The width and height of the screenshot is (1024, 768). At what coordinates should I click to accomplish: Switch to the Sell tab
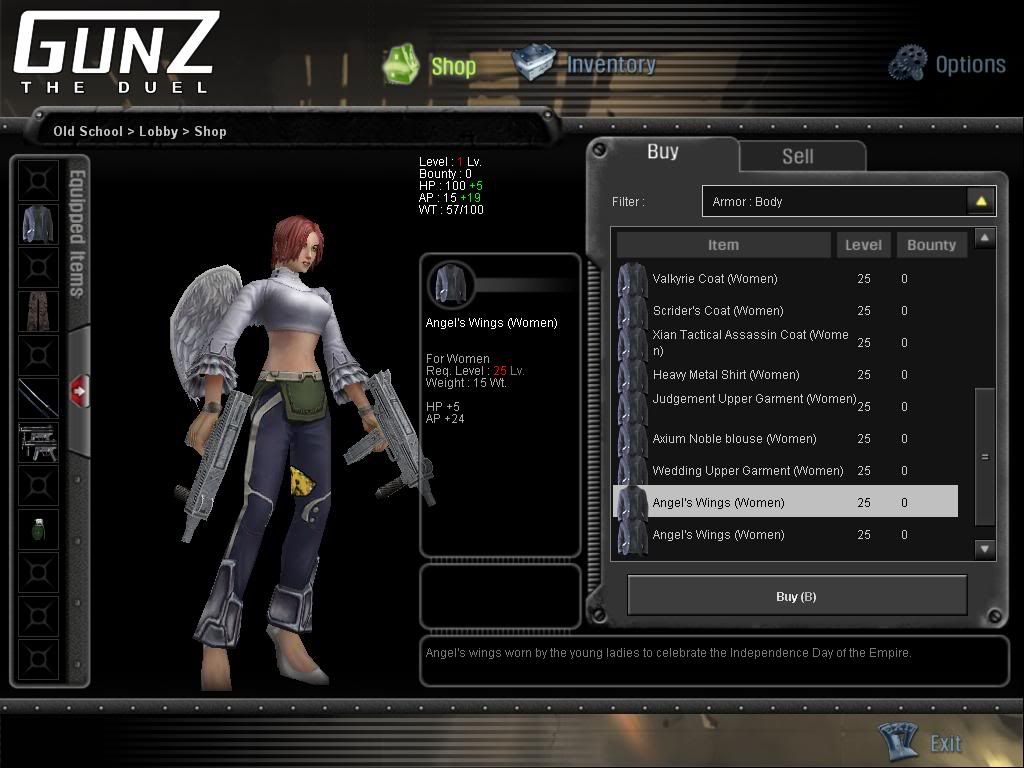coord(797,156)
